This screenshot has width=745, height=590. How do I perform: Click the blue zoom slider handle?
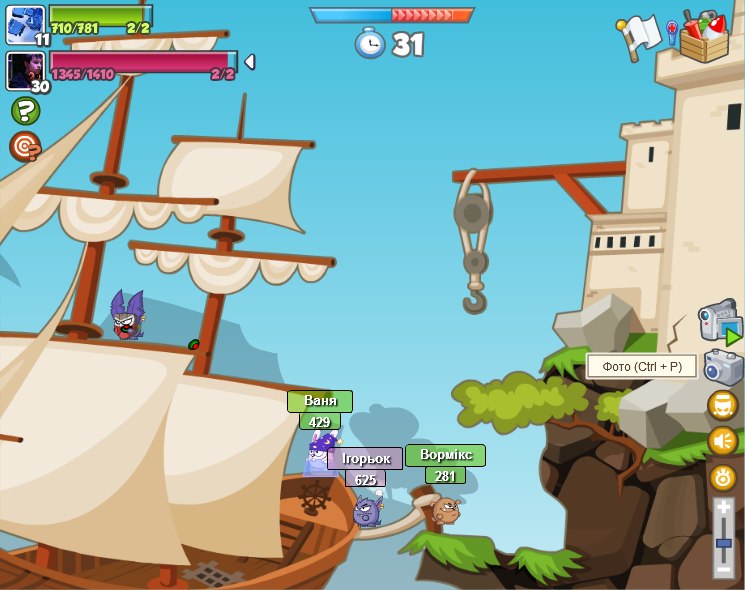(724, 542)
